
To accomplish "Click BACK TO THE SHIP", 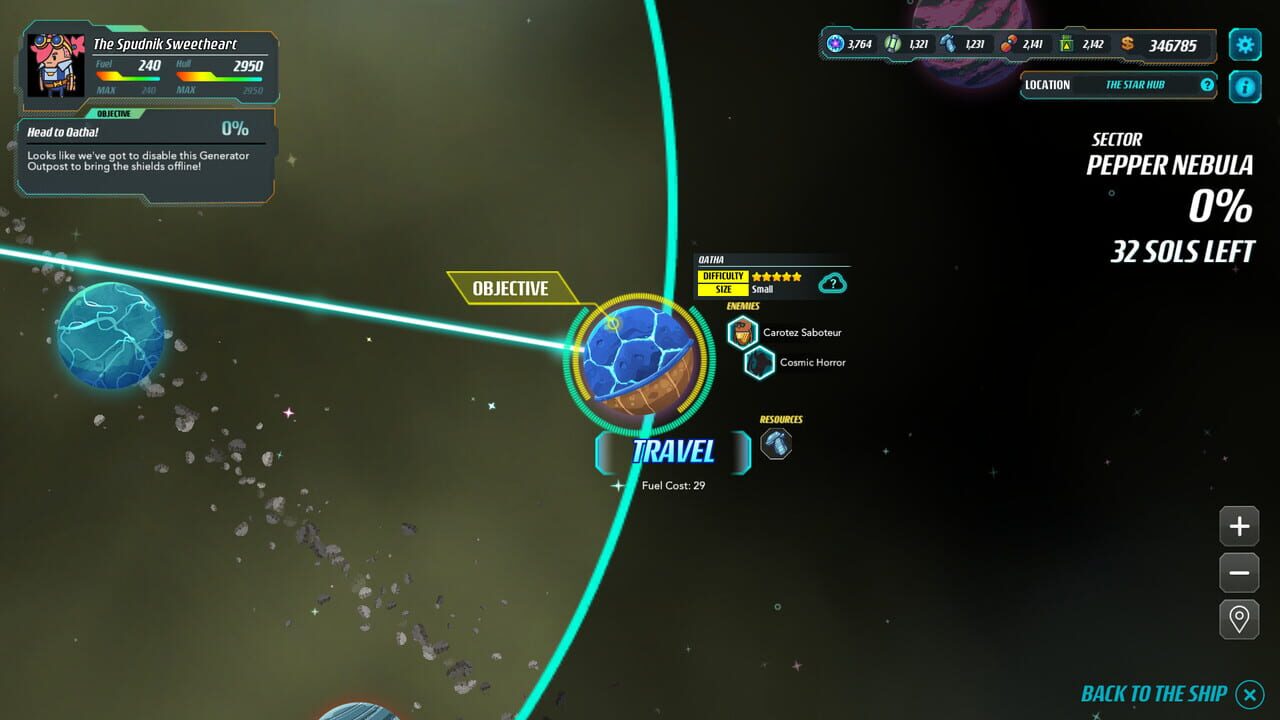I will pyautogui.click(x=1153, y=693).
